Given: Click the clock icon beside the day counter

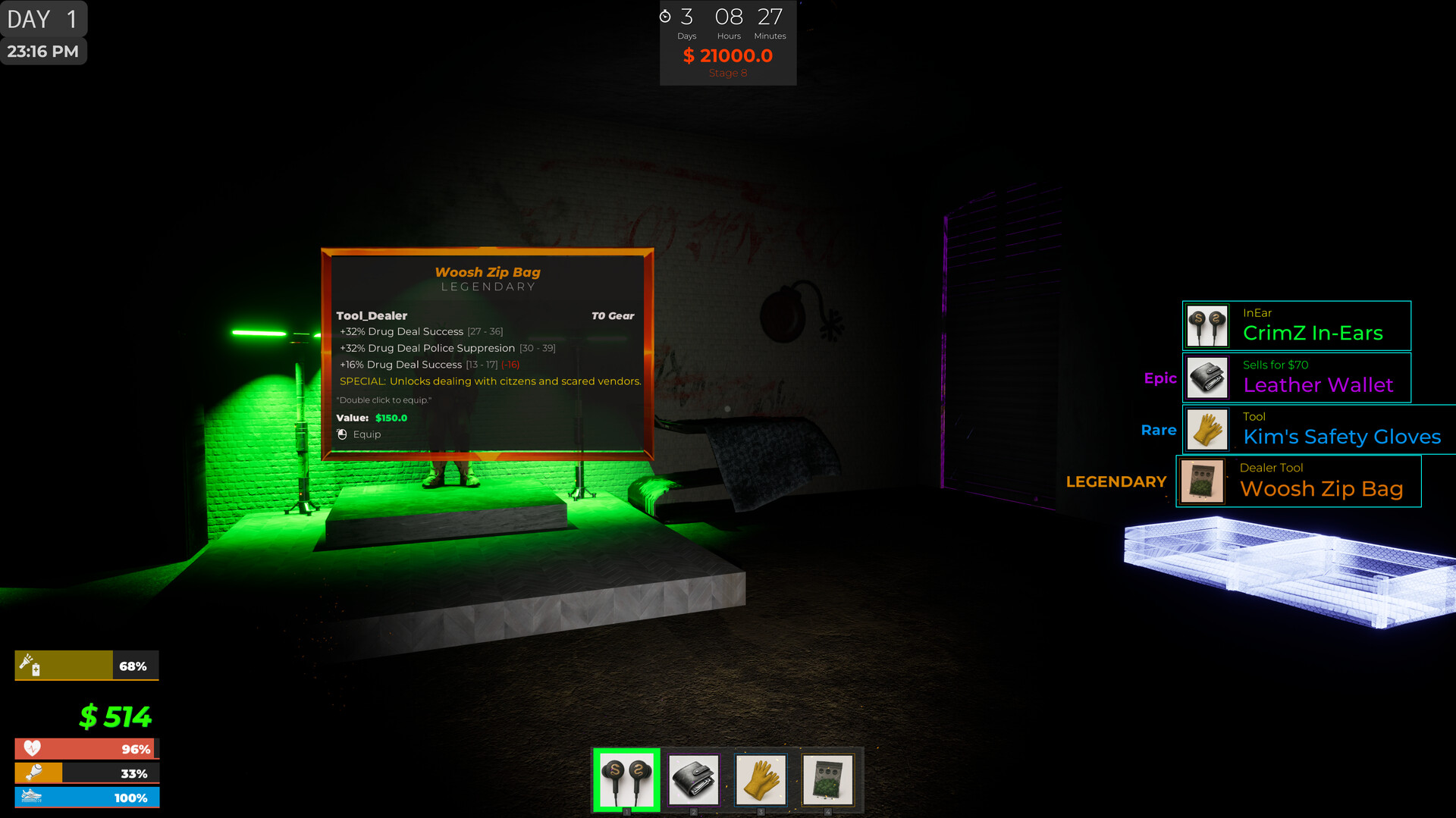Looking at the screenshot, I should tap(666, 17).
